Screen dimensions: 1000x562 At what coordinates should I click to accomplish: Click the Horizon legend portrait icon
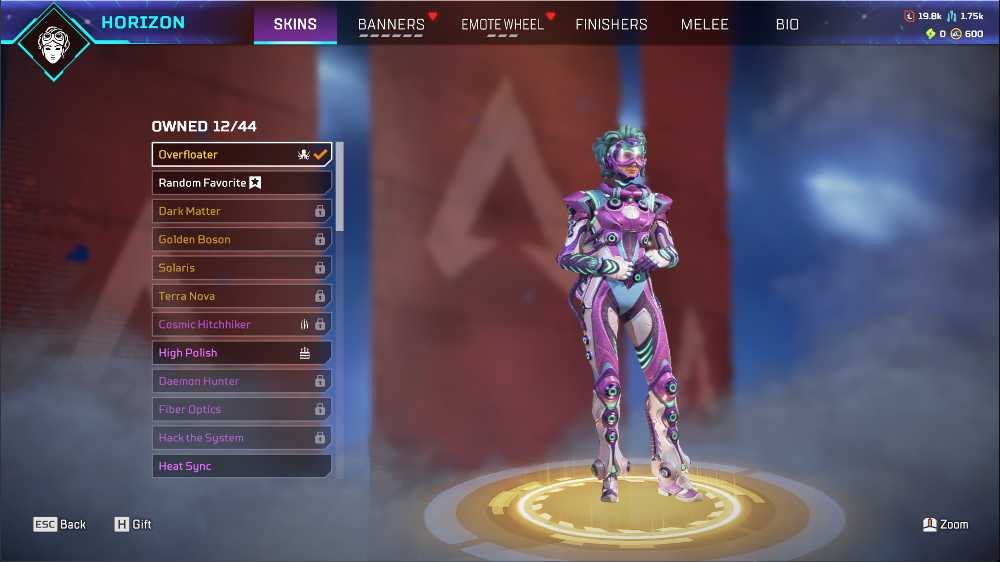(53, 42)
